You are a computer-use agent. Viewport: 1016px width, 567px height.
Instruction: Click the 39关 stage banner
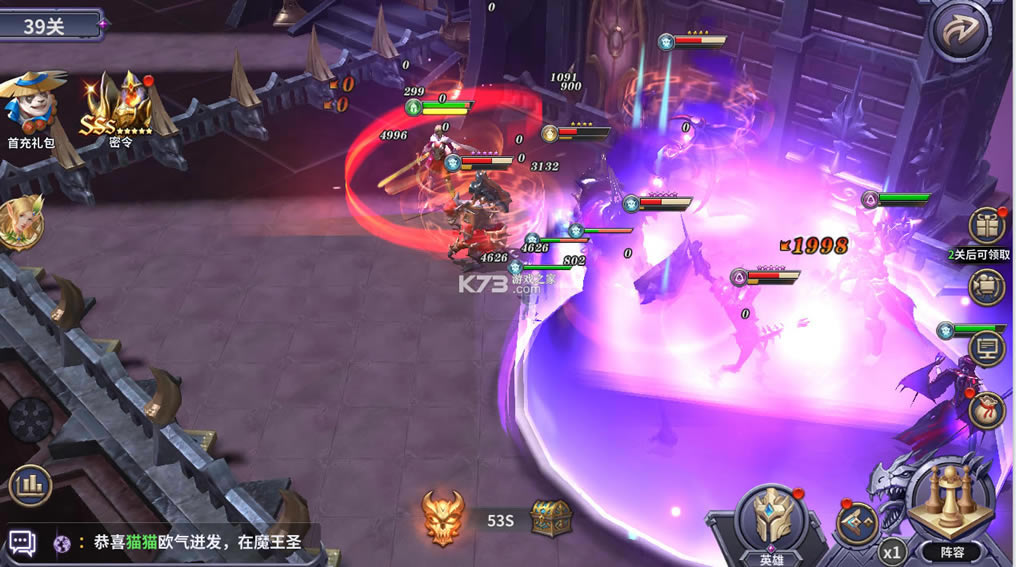(x=50, y=25)
